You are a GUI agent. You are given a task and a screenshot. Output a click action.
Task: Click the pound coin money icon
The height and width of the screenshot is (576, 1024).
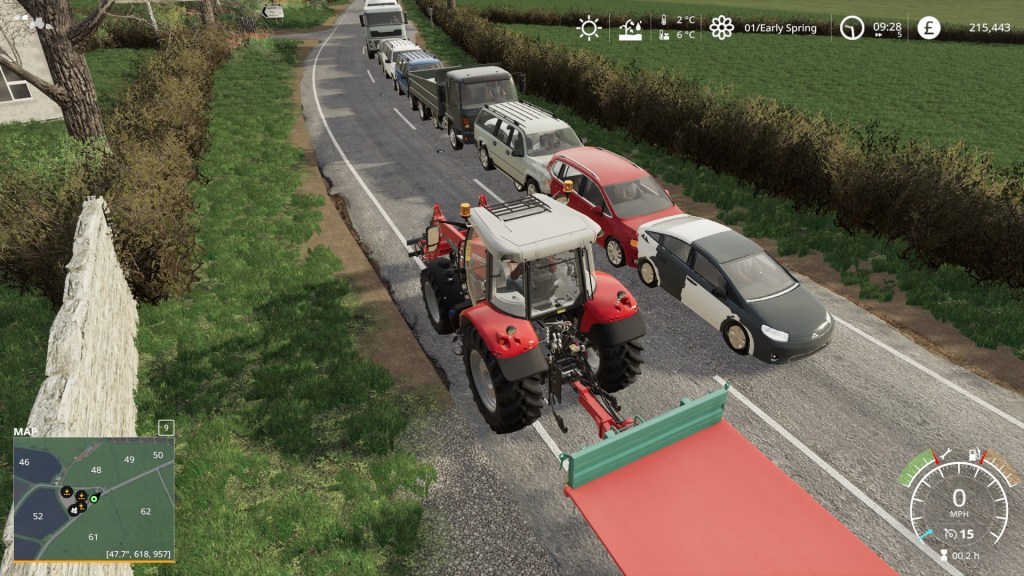pos(929,28)
